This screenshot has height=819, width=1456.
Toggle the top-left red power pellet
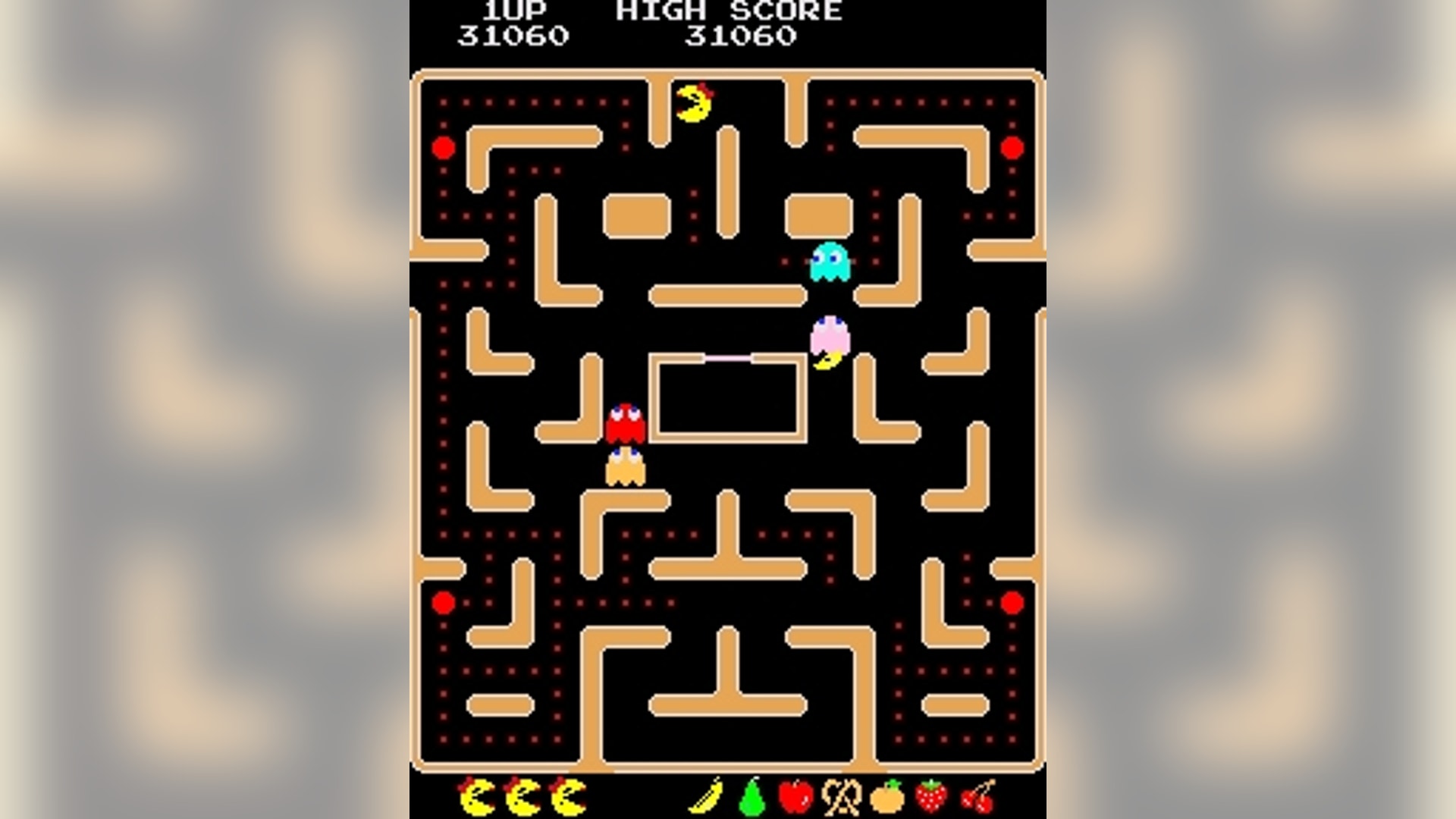coord(443,146)
